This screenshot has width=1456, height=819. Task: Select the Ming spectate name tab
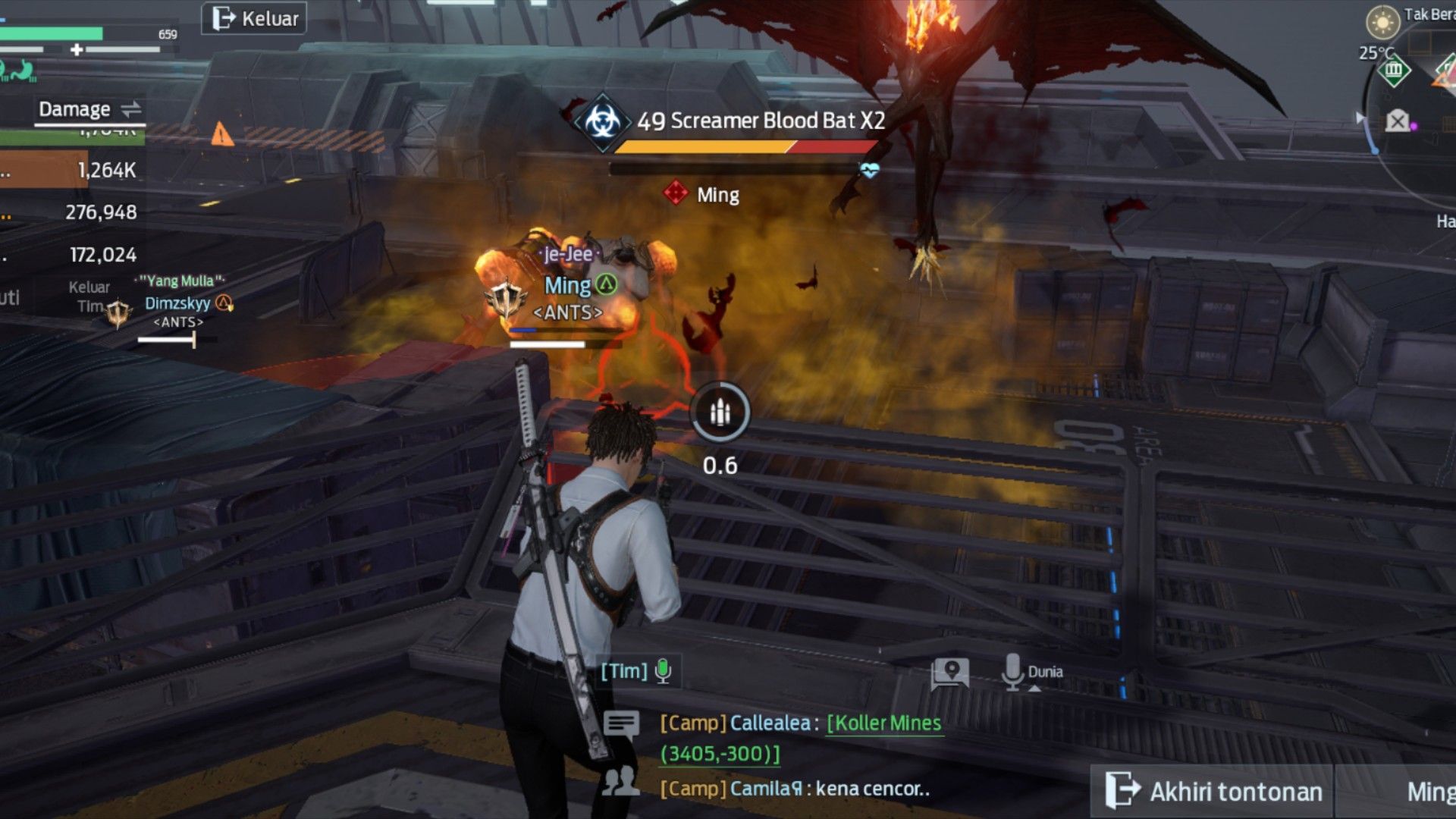coord(1429,791)
